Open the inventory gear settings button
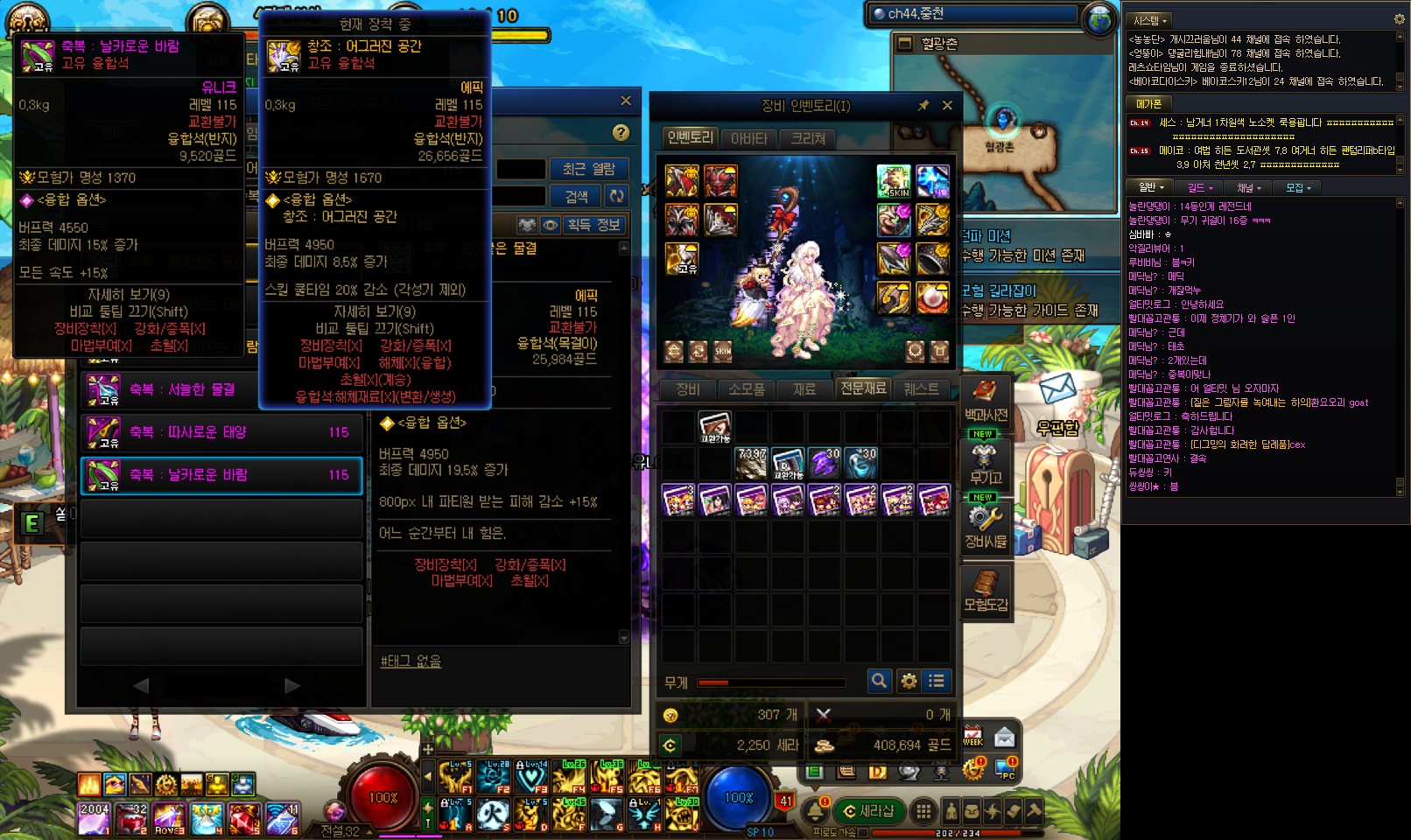Screen dimensions: 1411x840 tap(909, 681)
